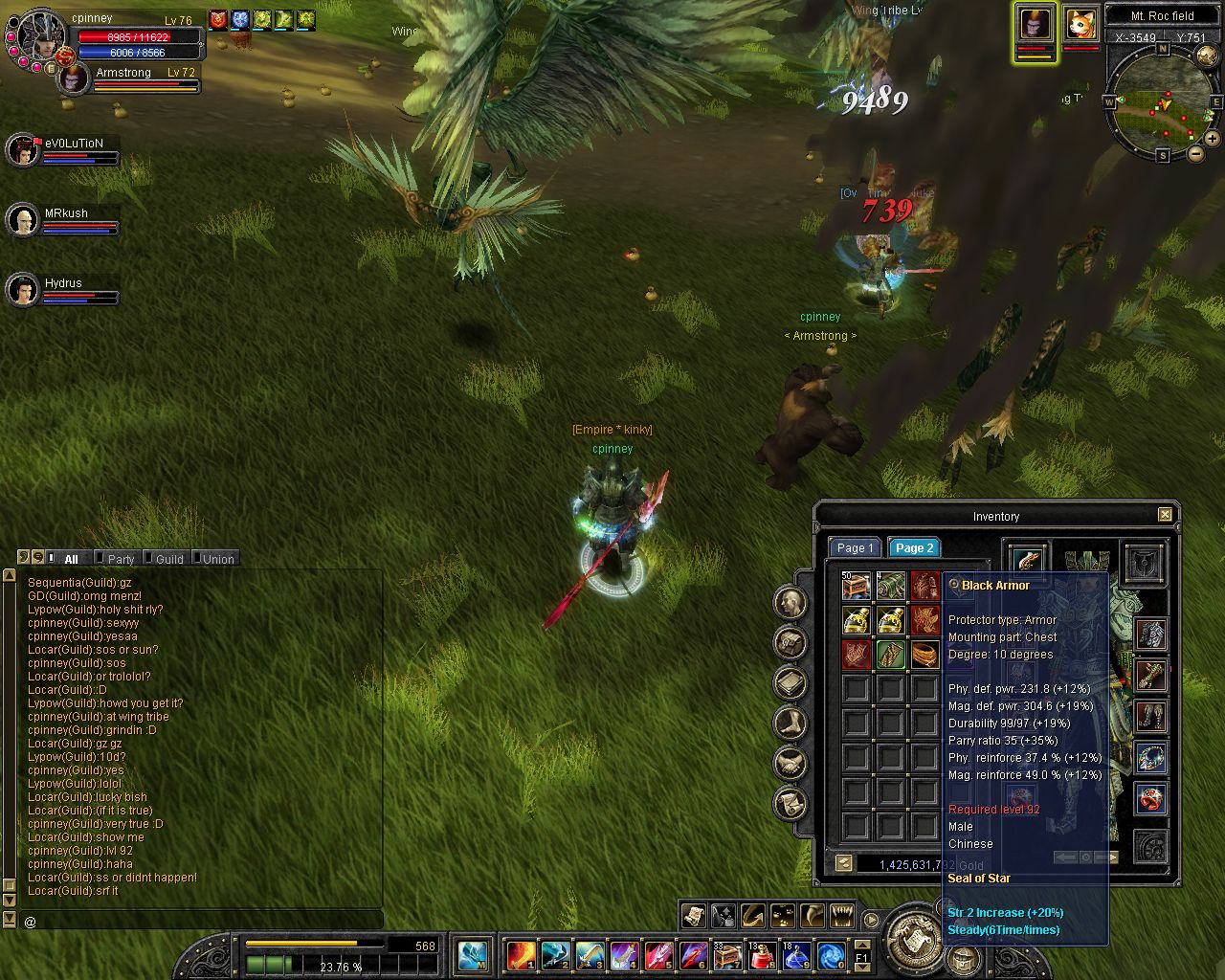Open the world map globe icon
This screenshot has width=1225, height=980.
[1207, 56]
